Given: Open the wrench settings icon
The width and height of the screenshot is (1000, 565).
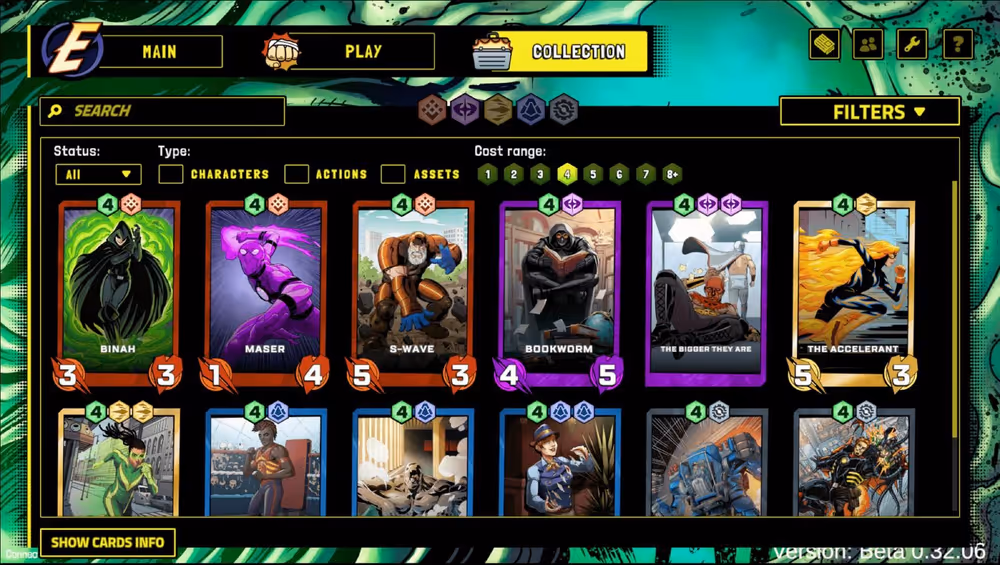Looking at the screenshot, I should pos(912,44).
